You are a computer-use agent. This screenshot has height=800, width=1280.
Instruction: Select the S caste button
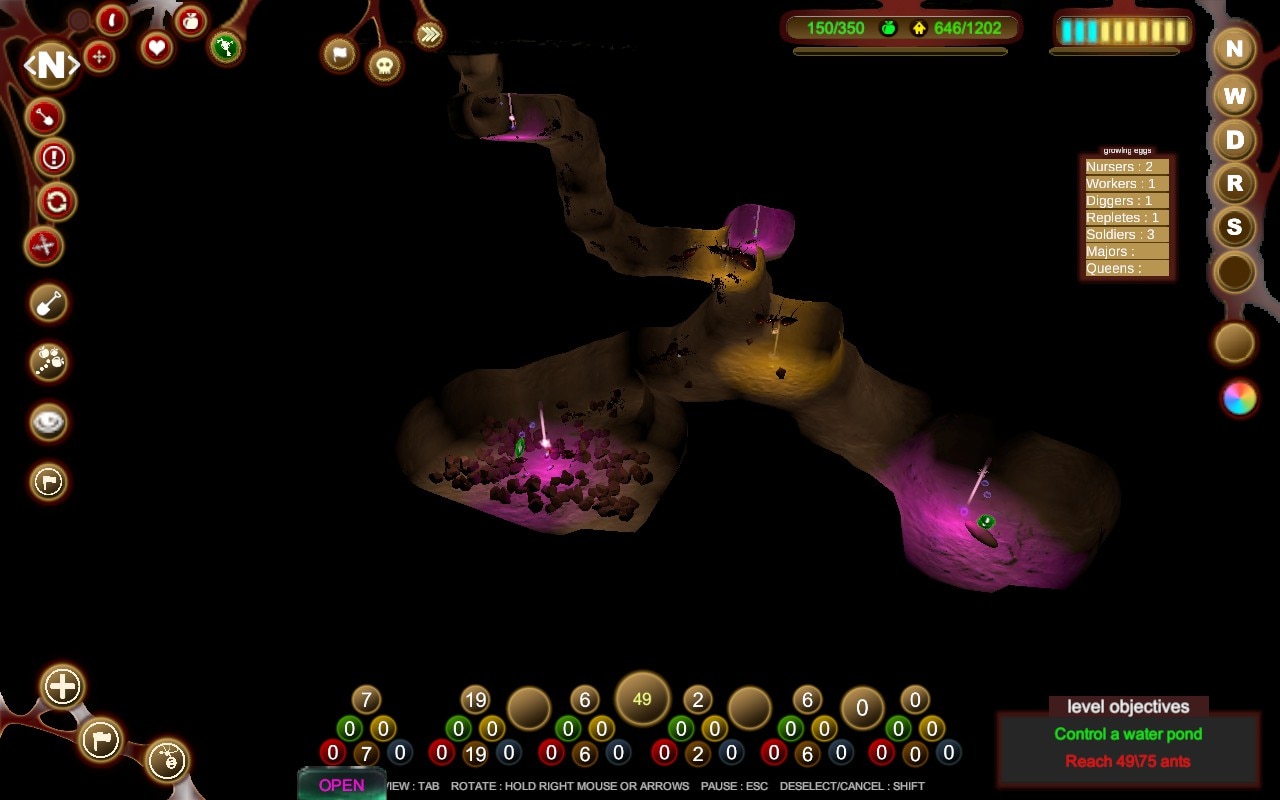tap(1235, 228)
